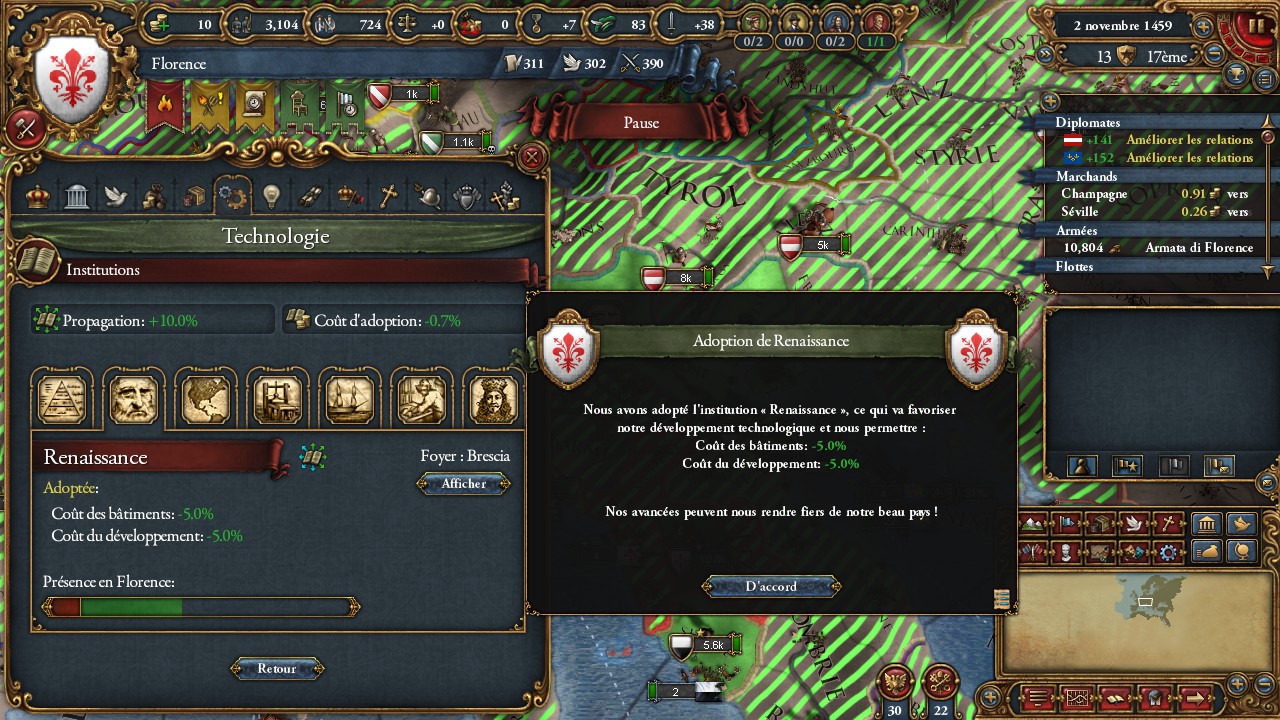Close the Technologie panel with the red X
The width and height of the screenshot is (1280, 720).
533,157
